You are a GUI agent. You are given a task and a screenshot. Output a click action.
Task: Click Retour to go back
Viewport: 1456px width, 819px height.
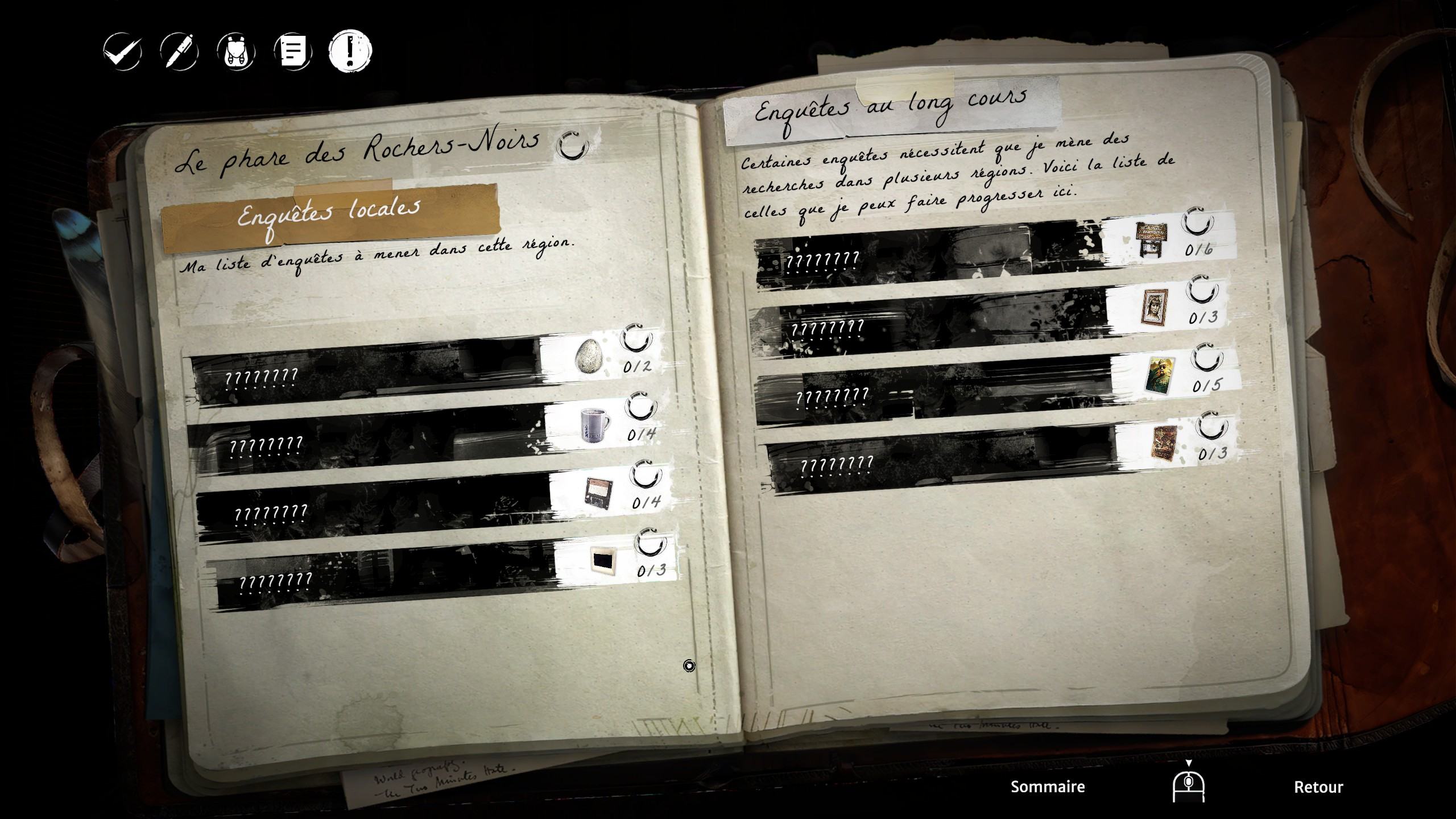click(1318, 787)
